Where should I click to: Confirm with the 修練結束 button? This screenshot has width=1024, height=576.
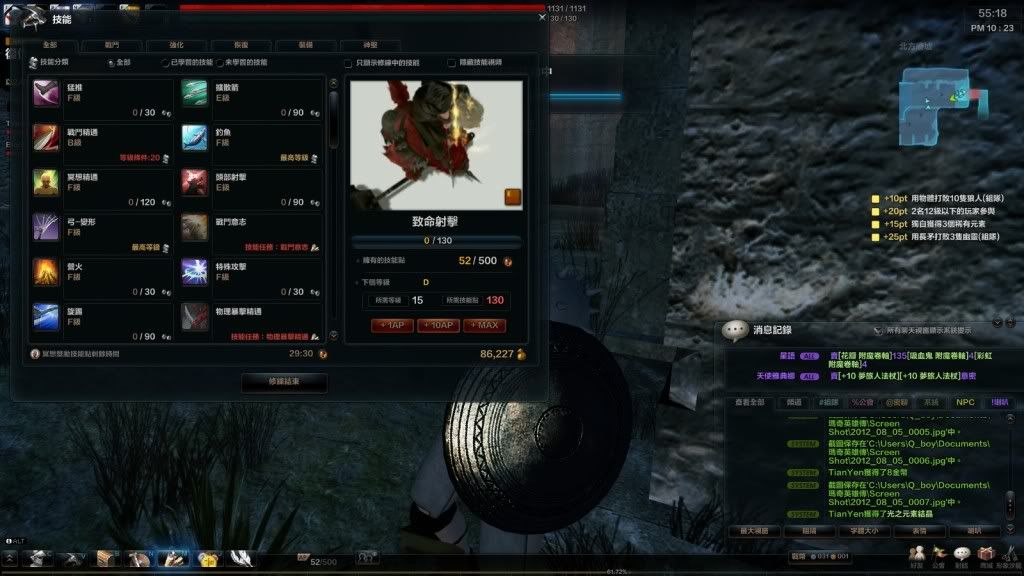tap(284, 382)
